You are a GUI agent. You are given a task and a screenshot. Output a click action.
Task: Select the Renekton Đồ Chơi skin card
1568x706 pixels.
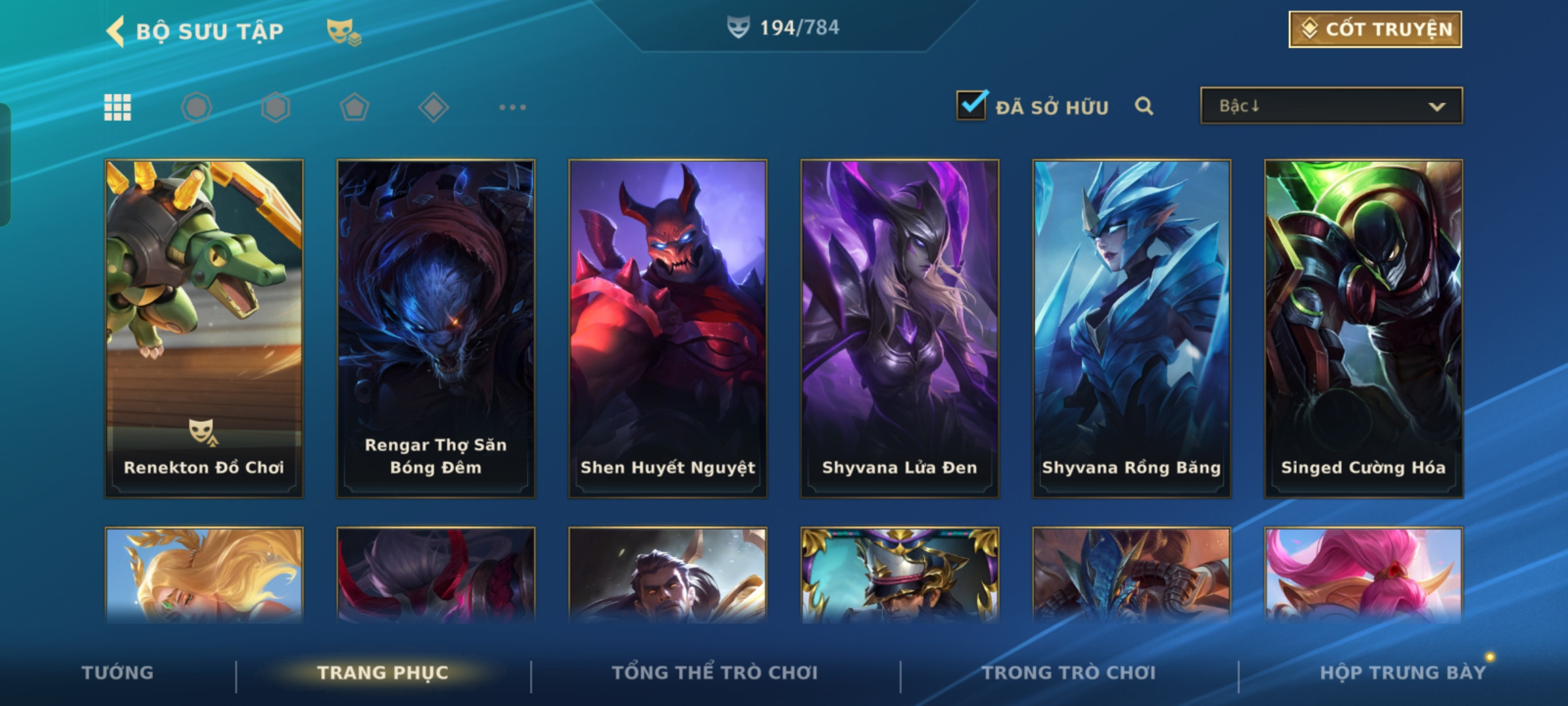204,328
